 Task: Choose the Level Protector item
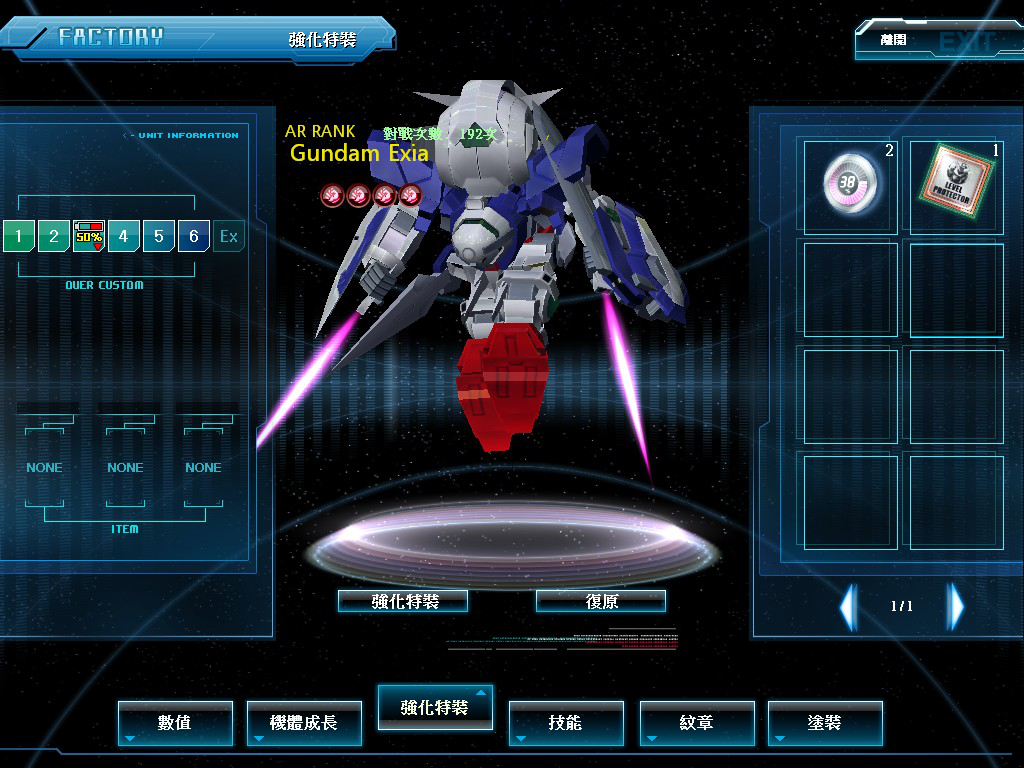point(955,185)
